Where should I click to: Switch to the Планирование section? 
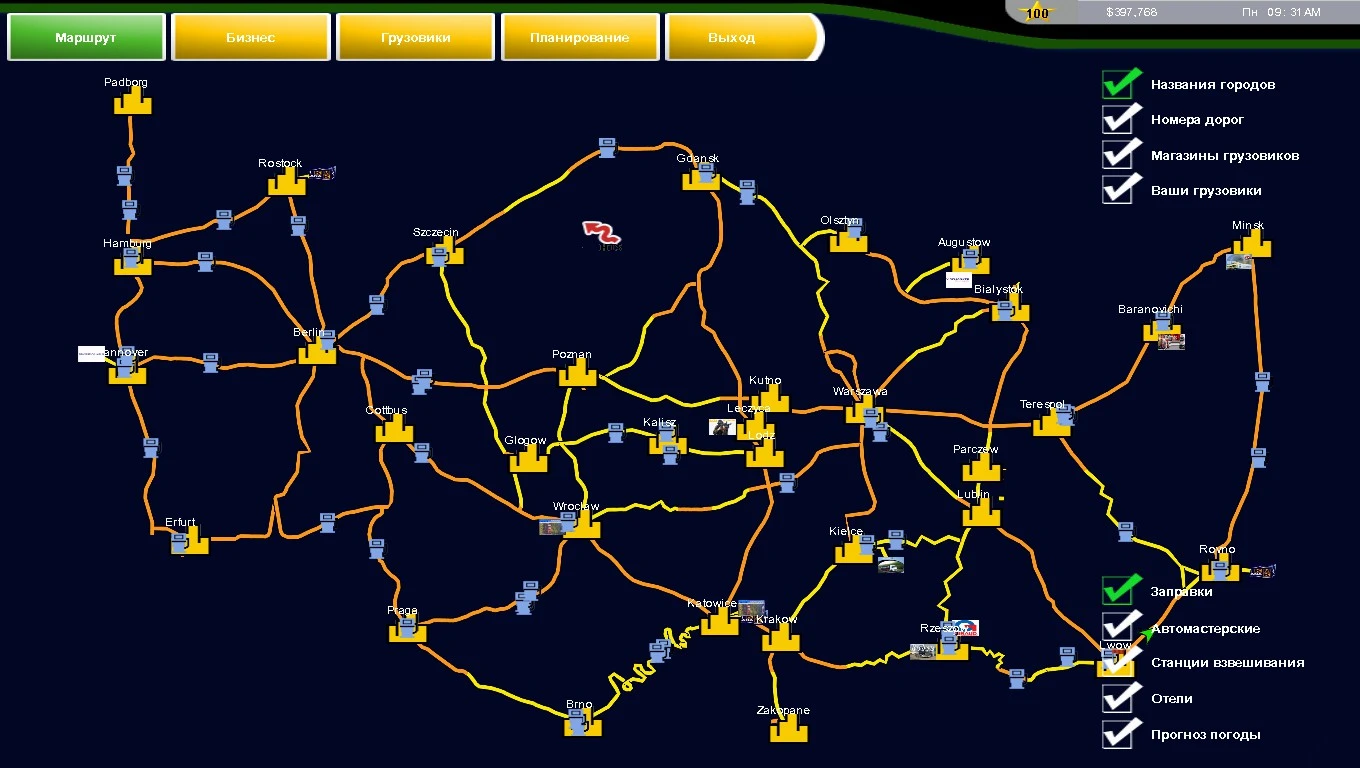(x=579, y=36)
